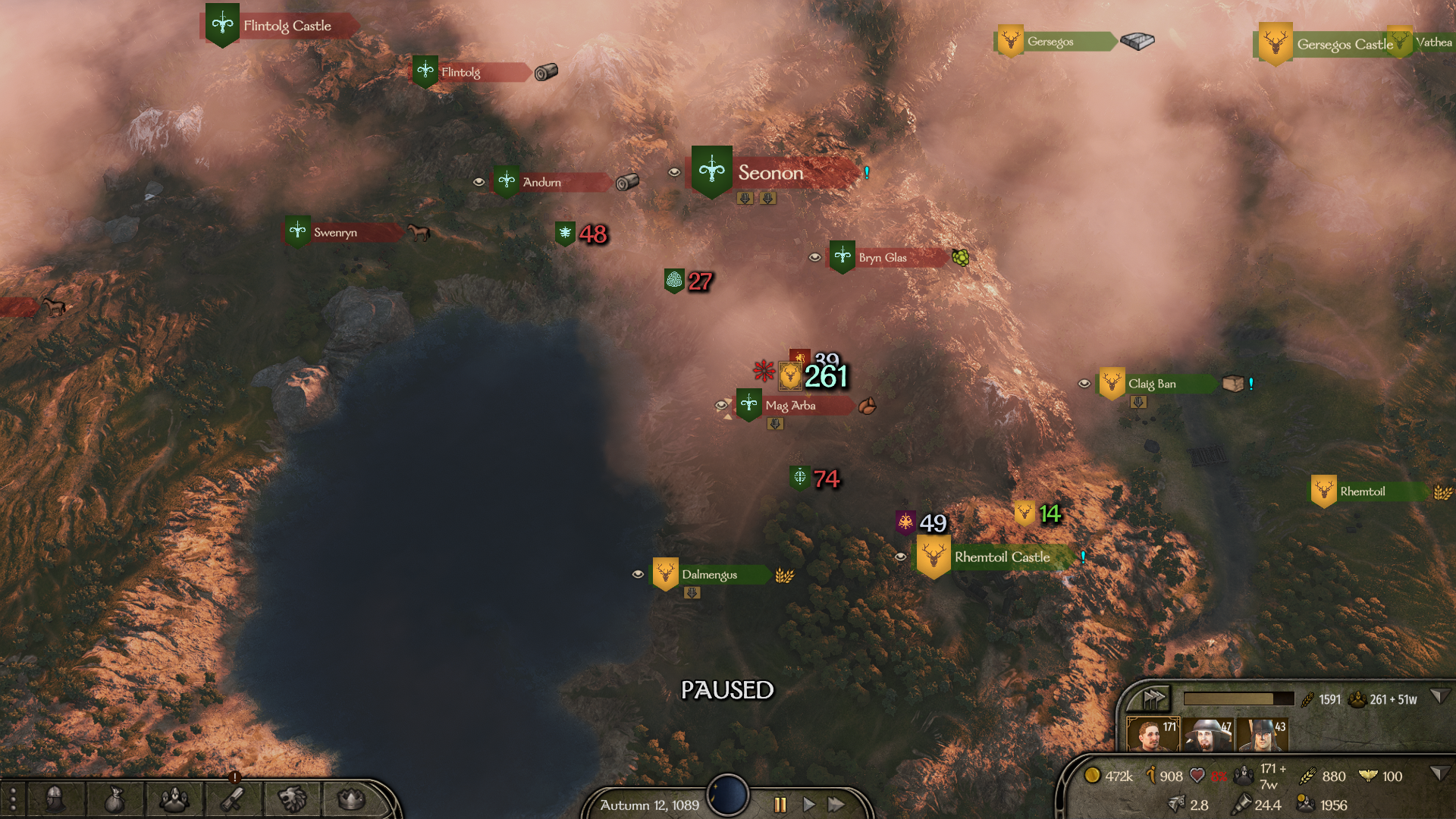The height and width of the screenshot is (819, 1456).
Task: Open the three-dot escape menu
Action: click(12, 799)
